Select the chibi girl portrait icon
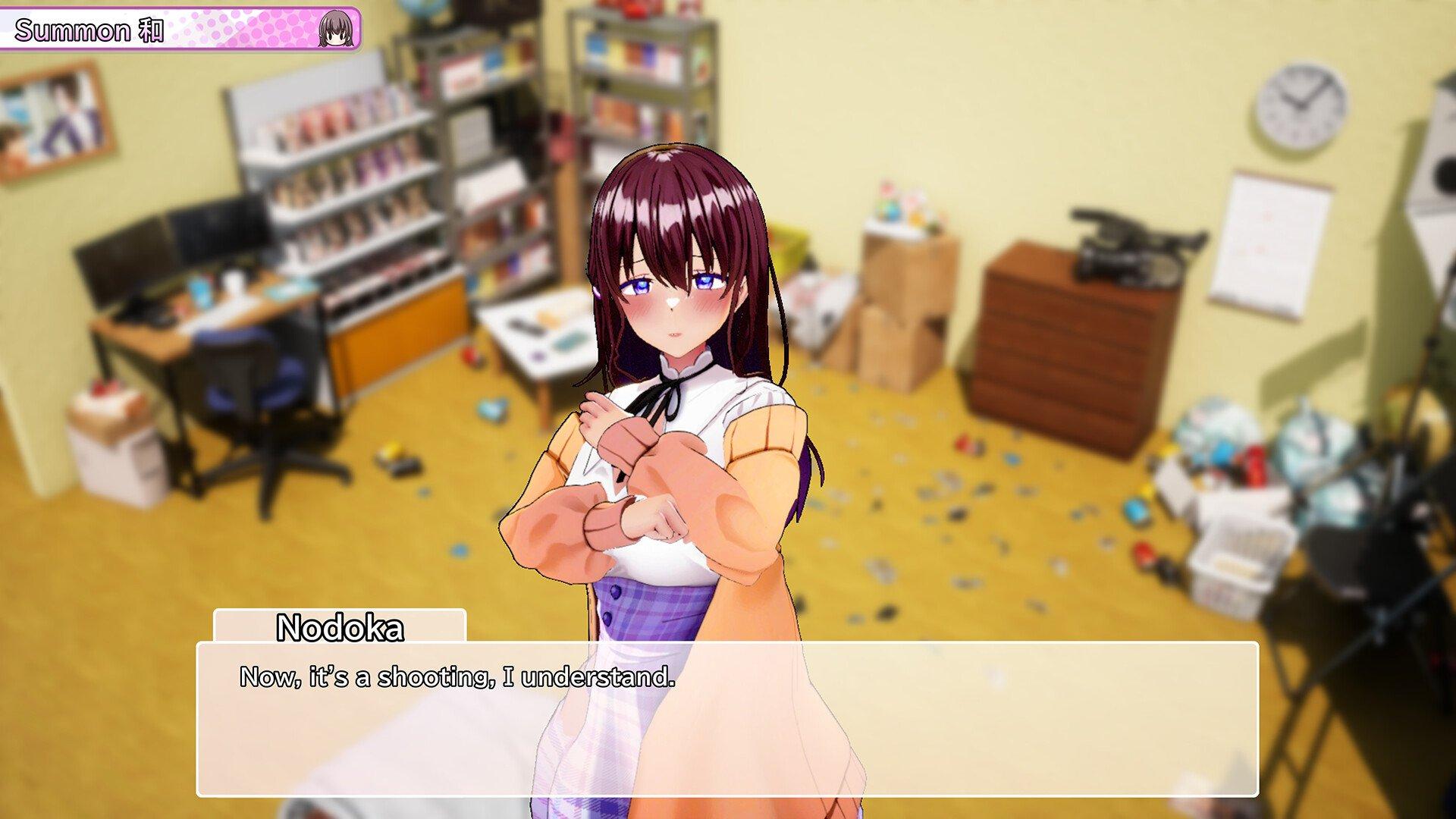The width and height of the screenshot is (1456, 819). point(335,30)
